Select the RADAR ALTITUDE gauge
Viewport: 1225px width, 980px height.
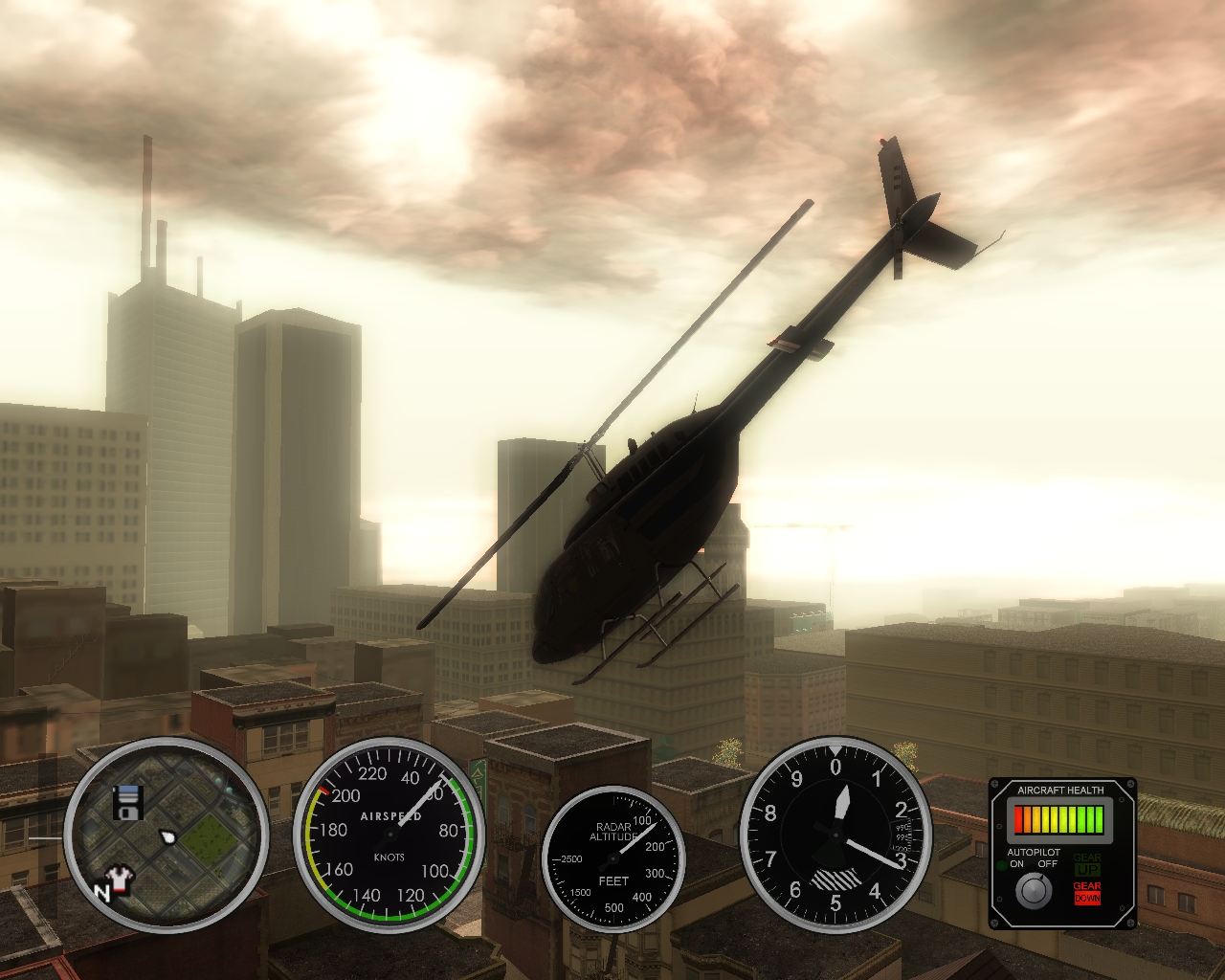613,860
